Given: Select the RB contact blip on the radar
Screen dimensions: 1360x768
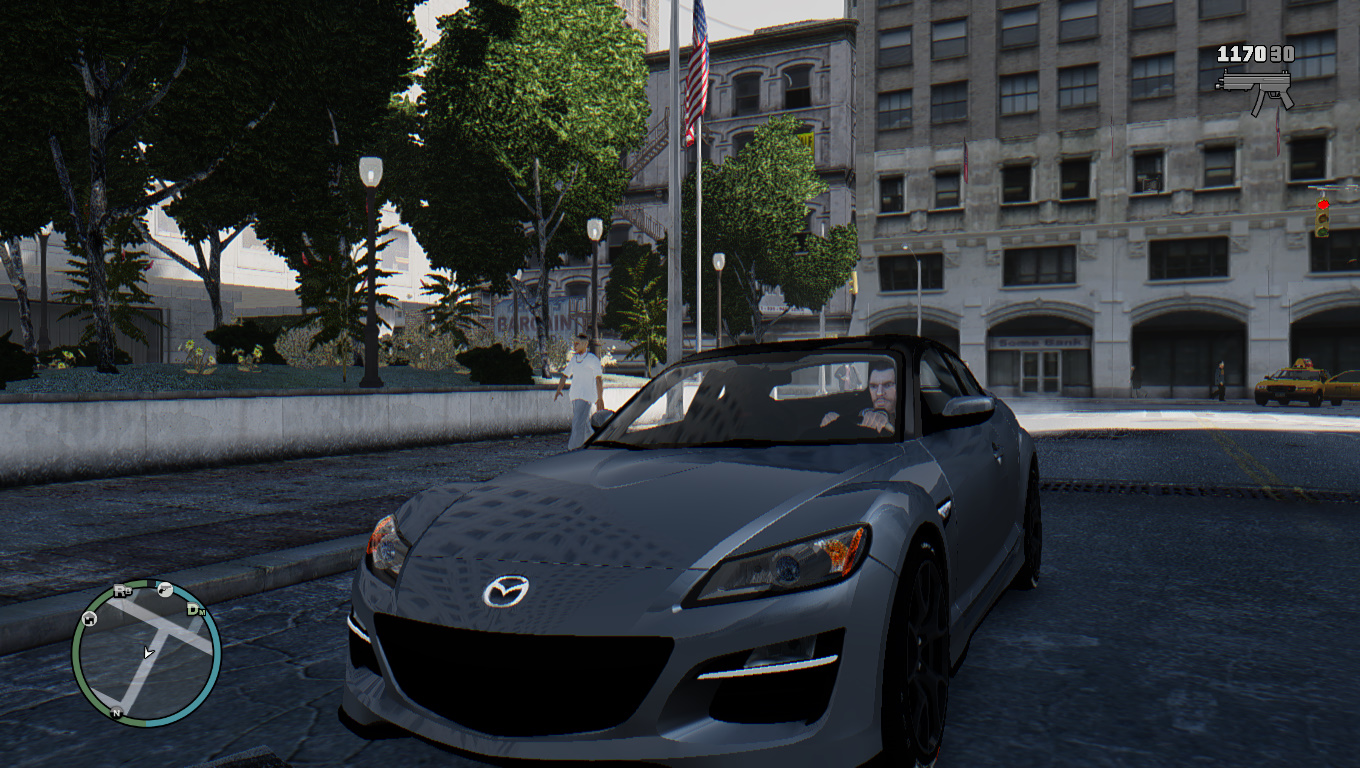Looking at the screenshot, I should point(122,591).
